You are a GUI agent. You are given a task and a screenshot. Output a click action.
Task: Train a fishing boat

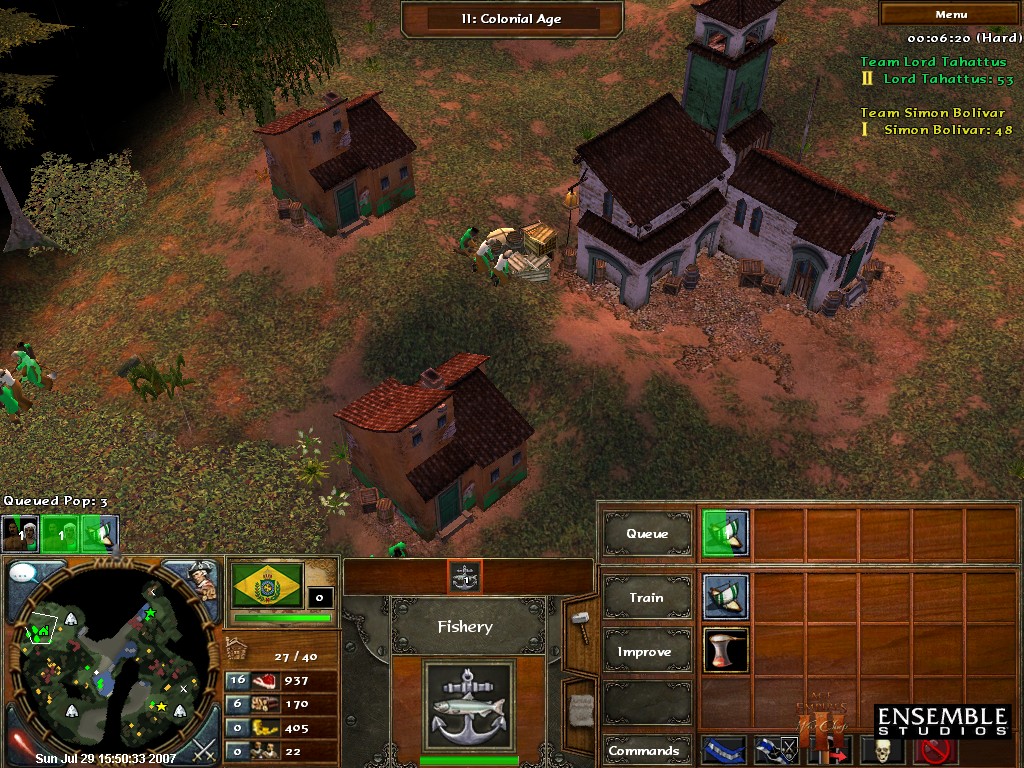pyautogui.click(x=726, y=597)
